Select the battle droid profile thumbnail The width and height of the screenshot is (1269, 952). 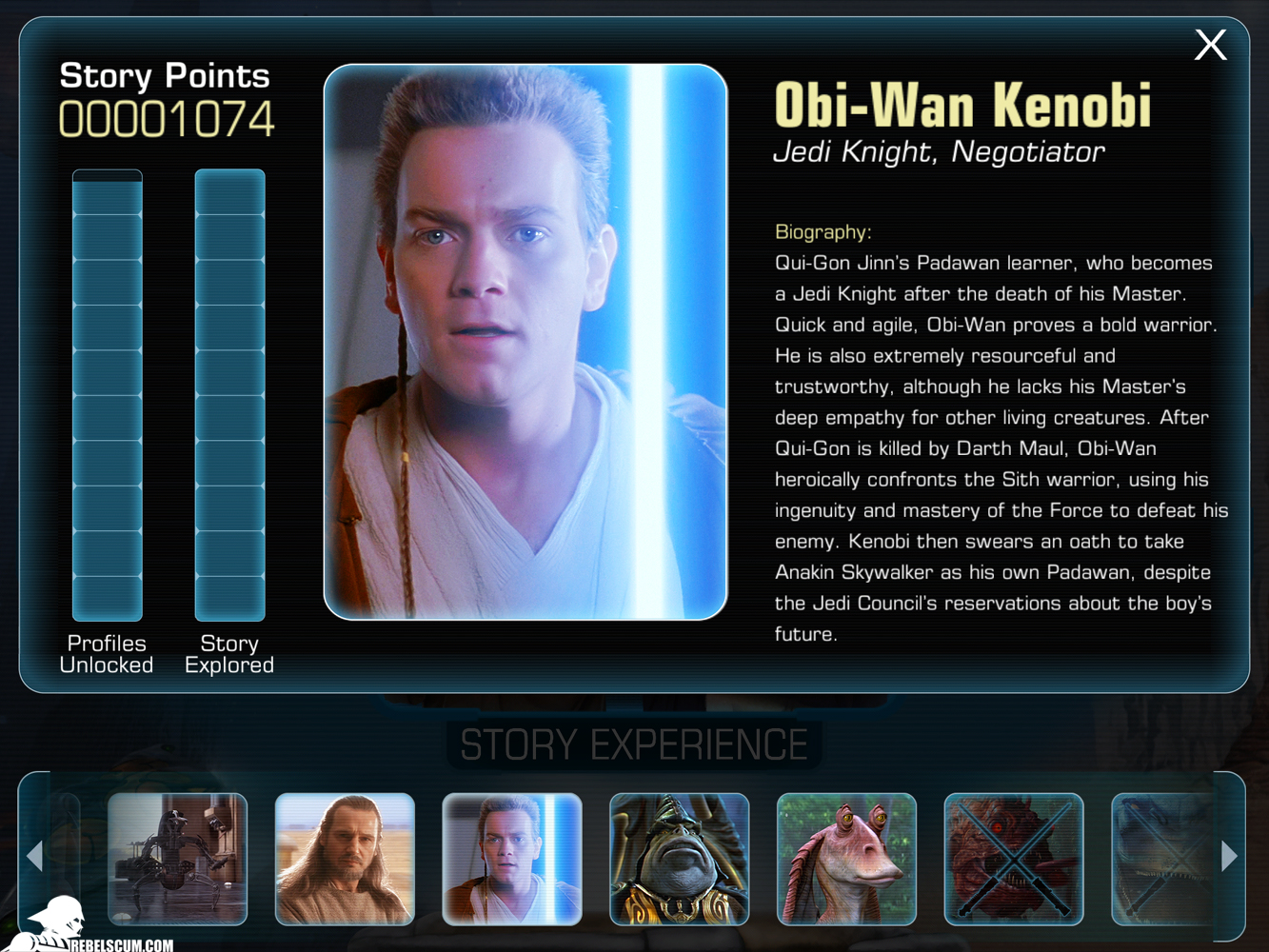pyautogui.click(x=178, y=859)
